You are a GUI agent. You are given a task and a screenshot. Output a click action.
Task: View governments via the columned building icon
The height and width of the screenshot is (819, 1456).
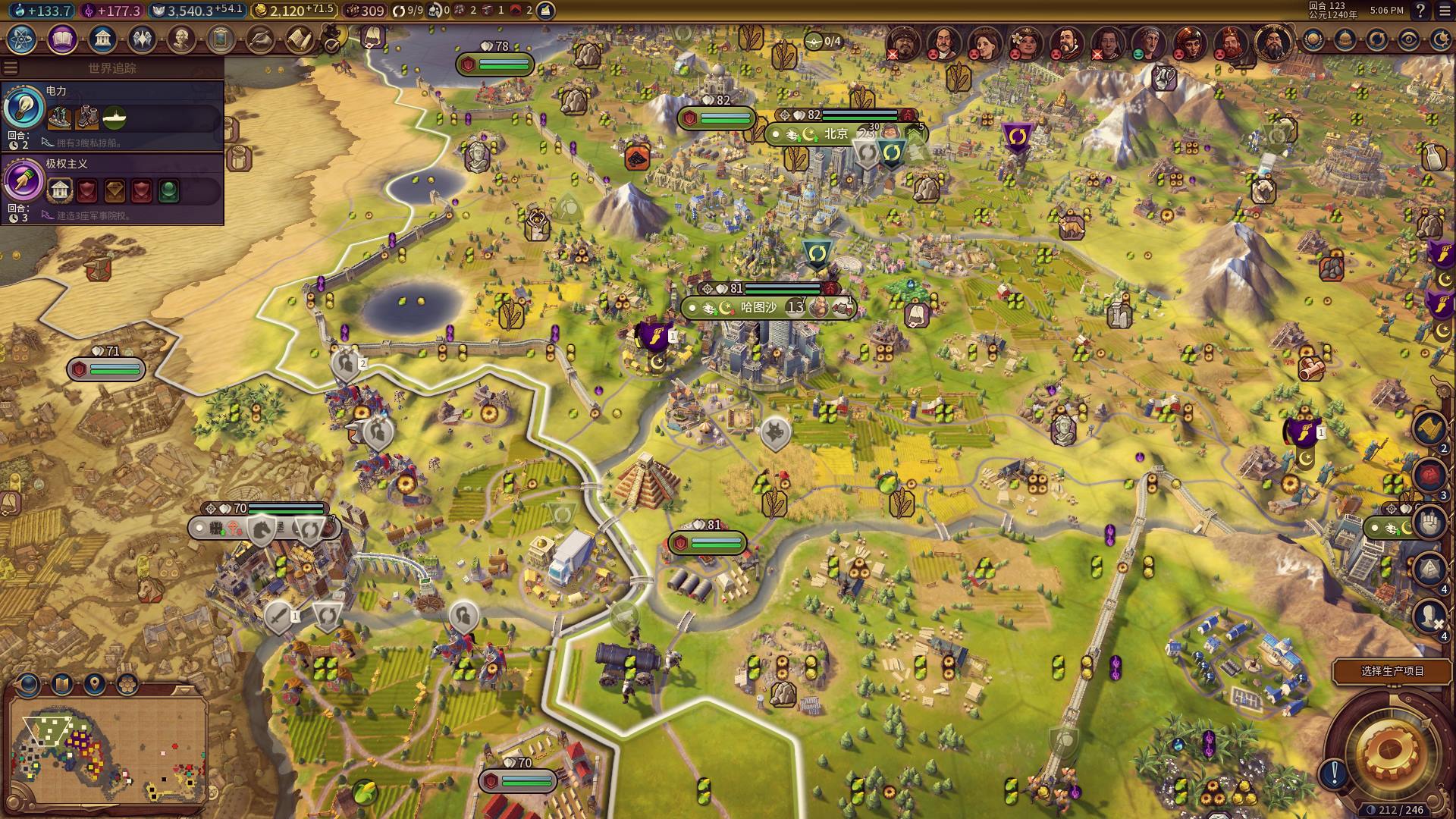tap(102, 39)
